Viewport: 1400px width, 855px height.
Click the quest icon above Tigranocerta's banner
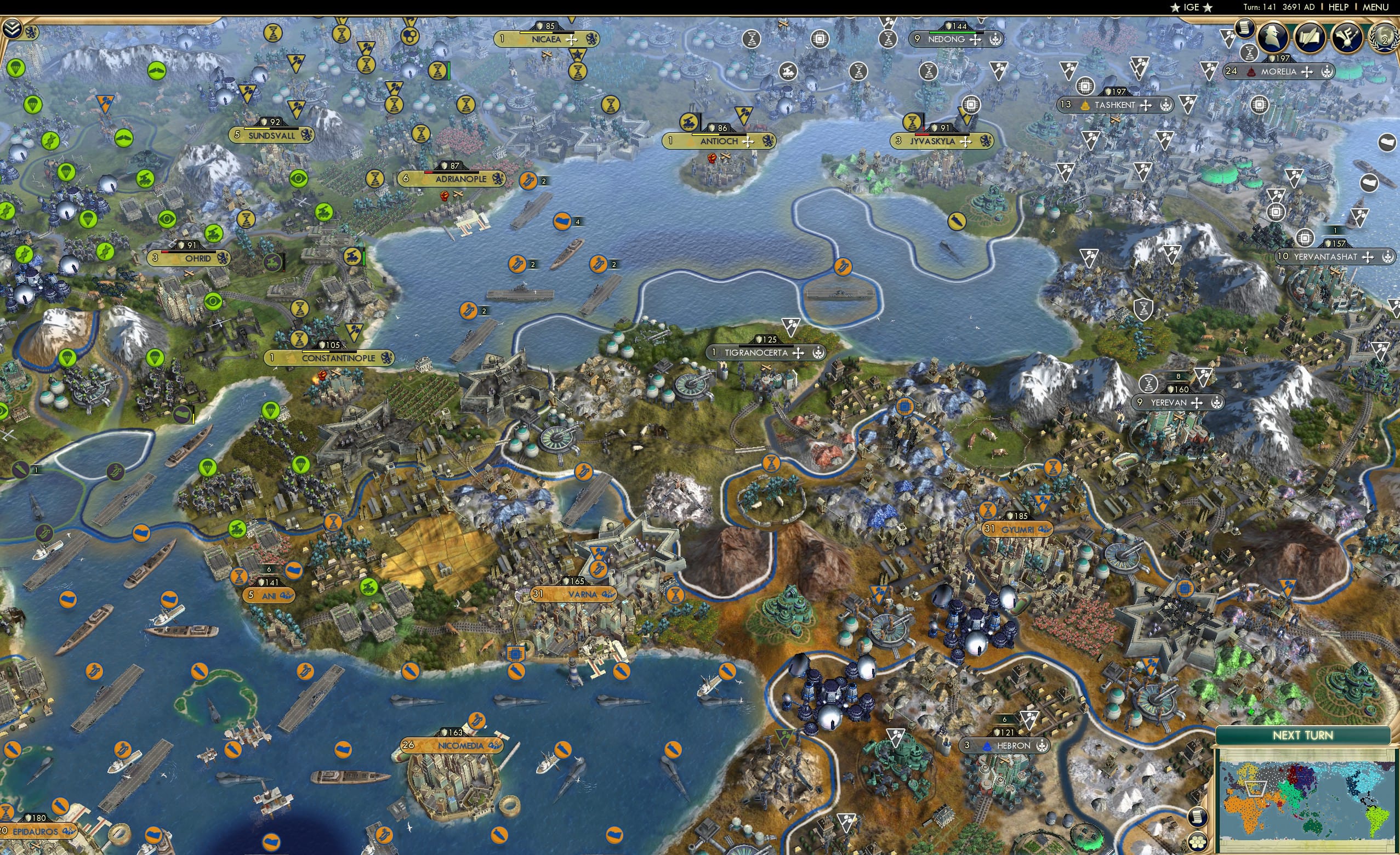pyautogui.click(x=791, y=328)
